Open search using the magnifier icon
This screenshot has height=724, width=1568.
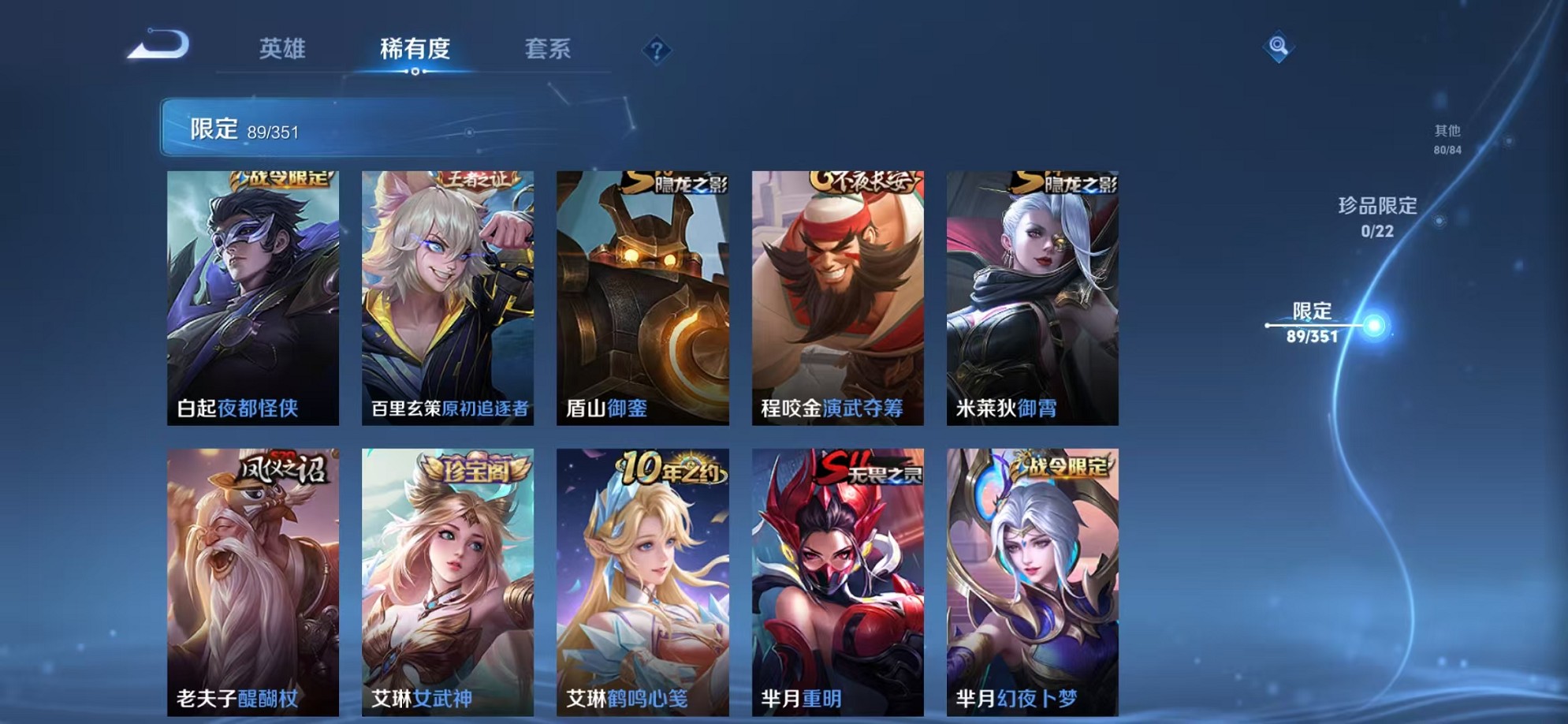click(1277, 47)
